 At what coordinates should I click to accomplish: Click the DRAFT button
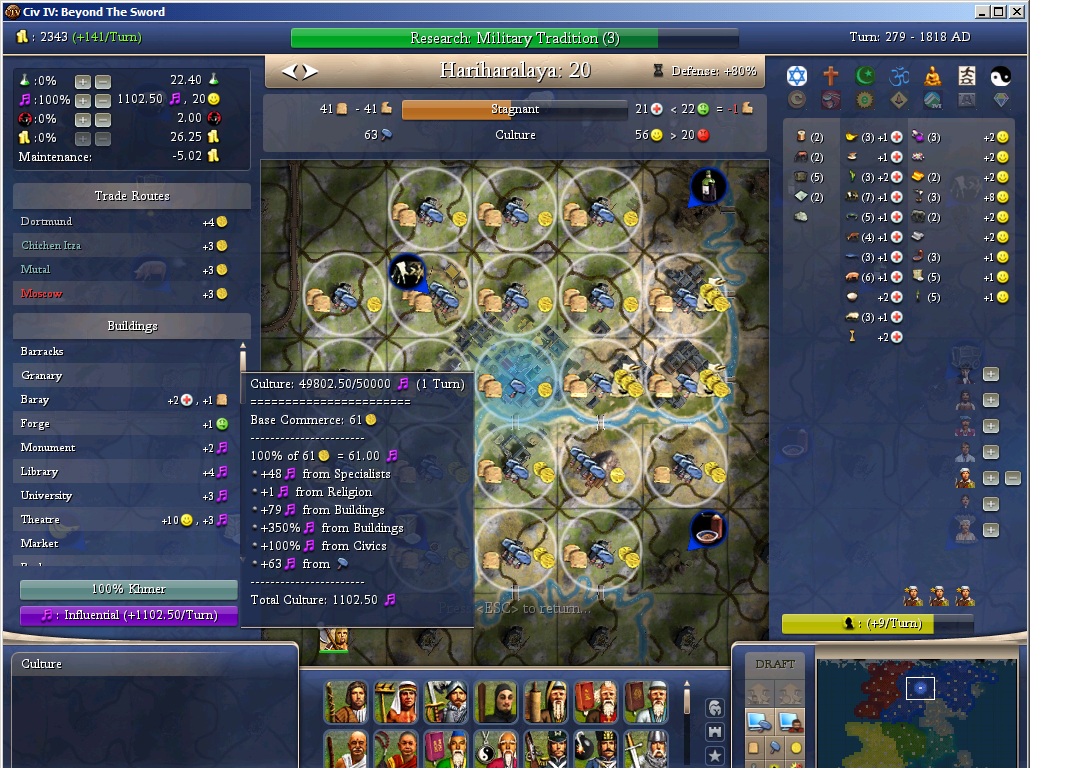point(775,664)
